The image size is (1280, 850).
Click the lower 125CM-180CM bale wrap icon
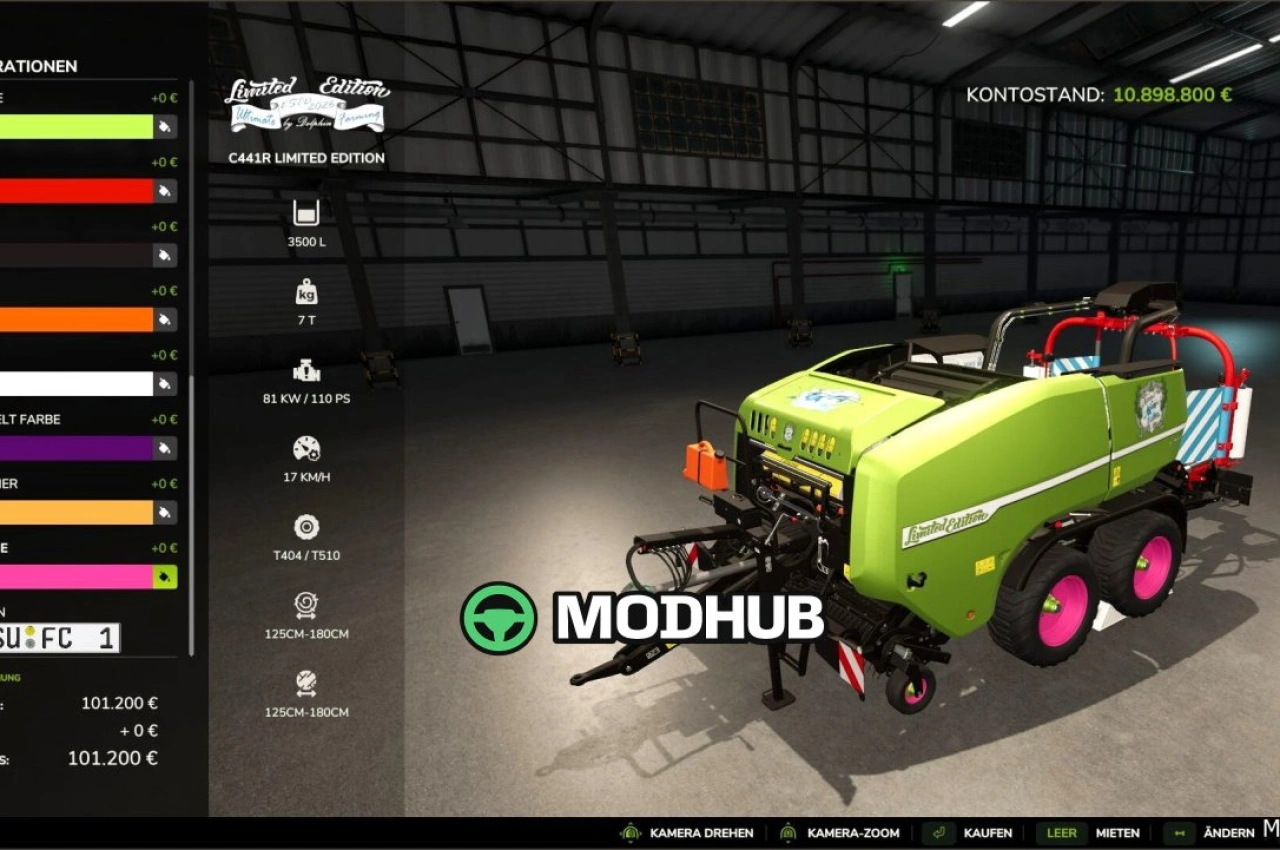(x=305, y=685)
